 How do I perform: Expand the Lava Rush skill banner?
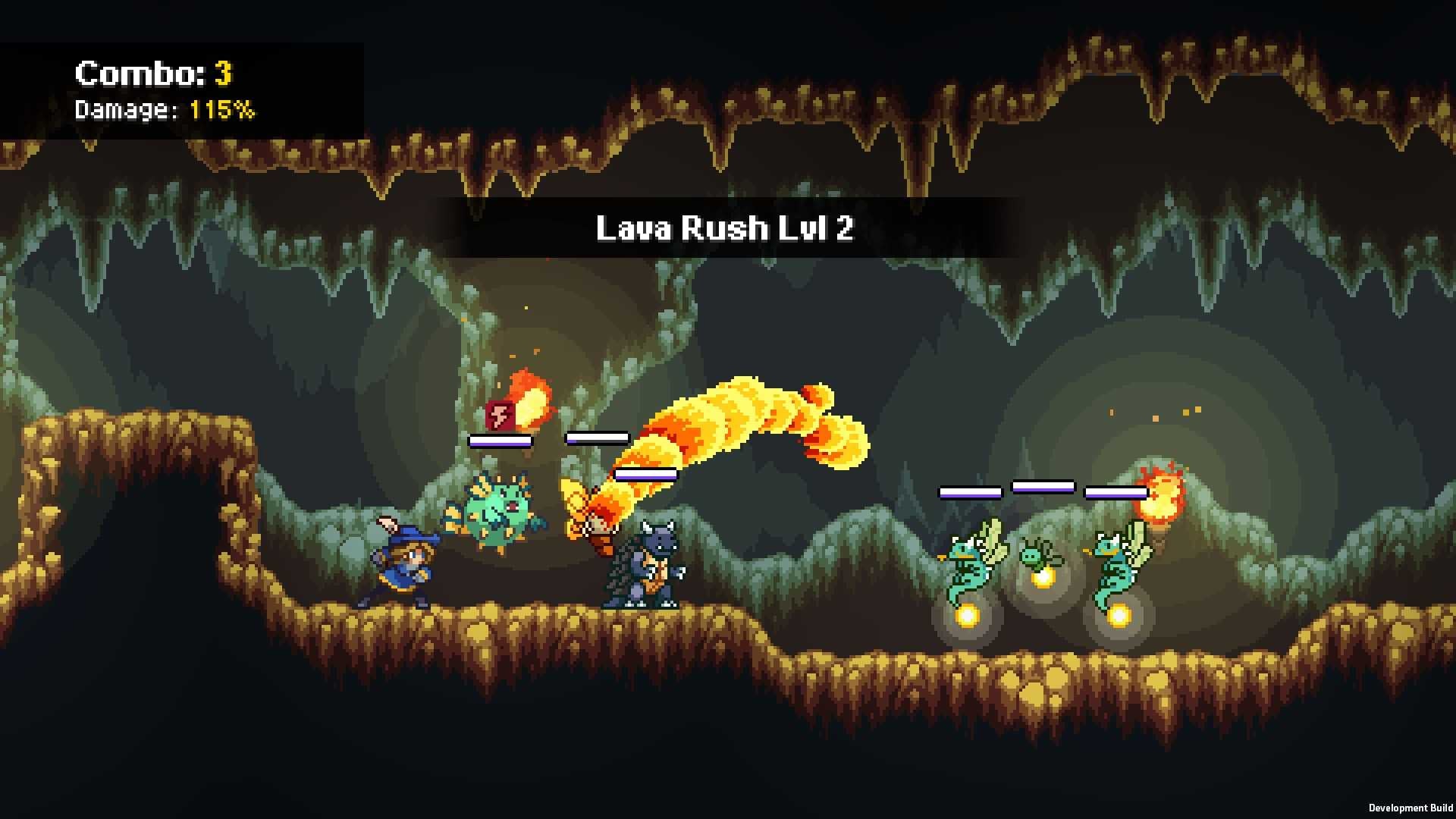click(726, 227)
